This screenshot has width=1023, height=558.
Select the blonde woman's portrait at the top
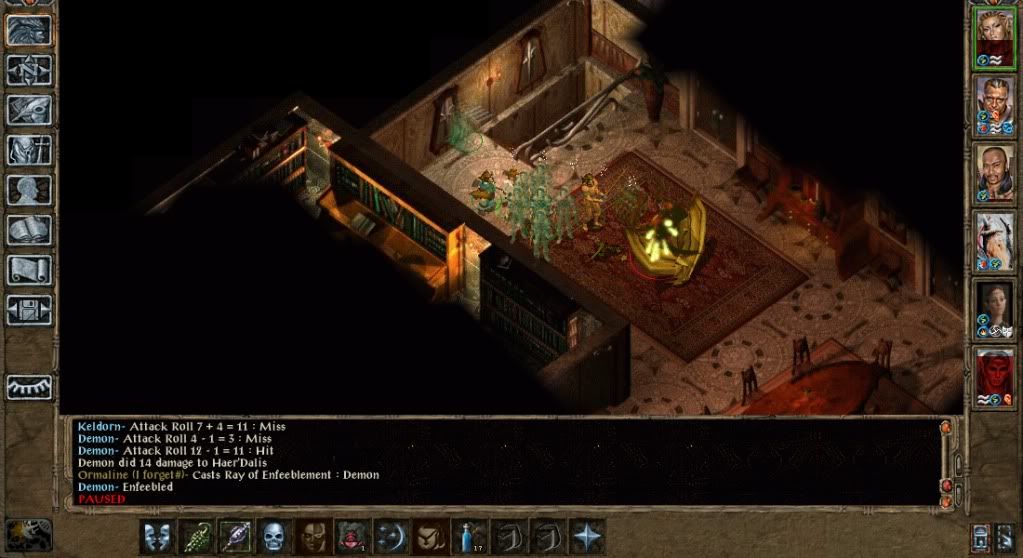[994, 36]
